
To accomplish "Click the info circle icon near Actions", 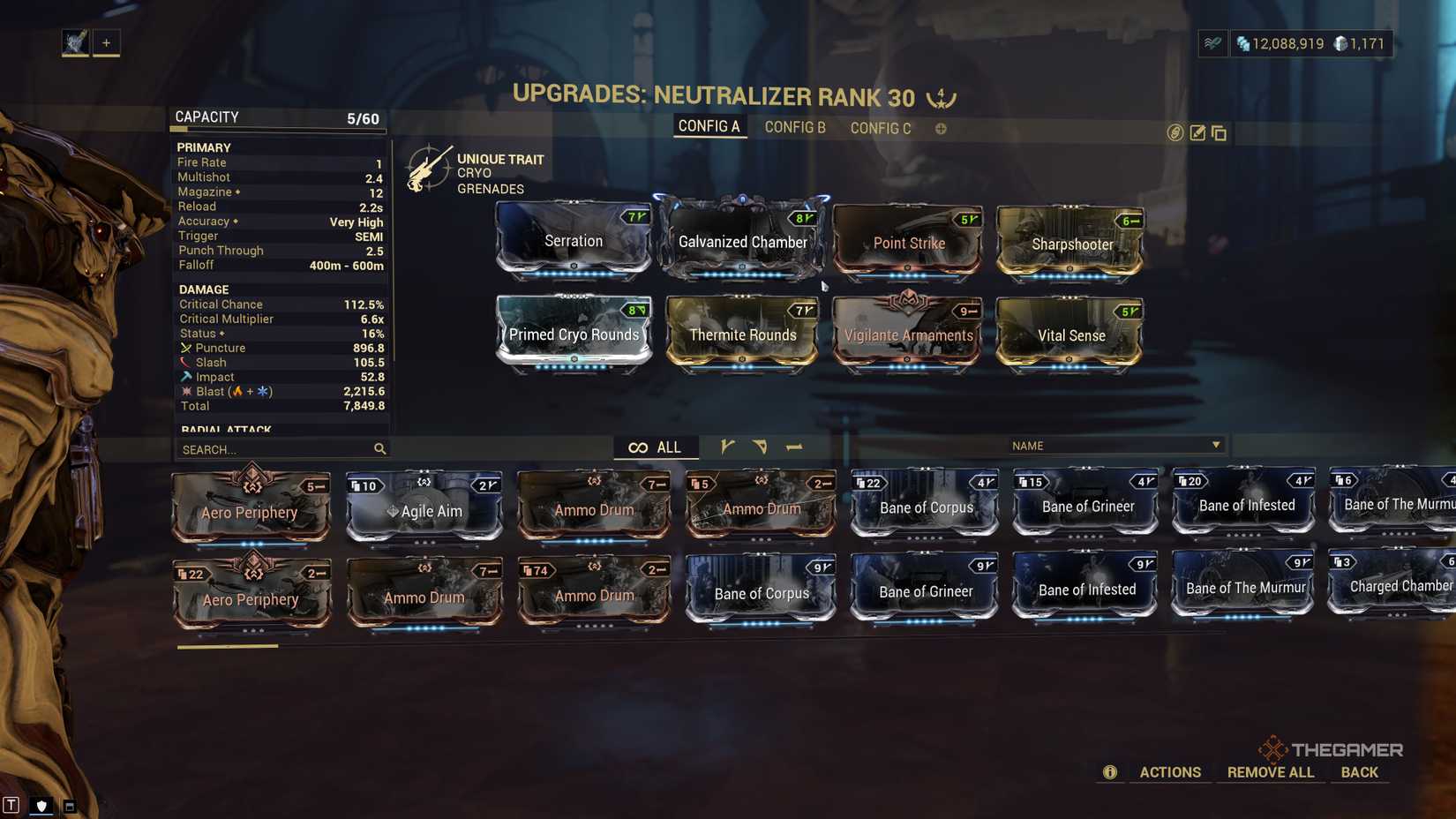I will tap(1109, 771).
